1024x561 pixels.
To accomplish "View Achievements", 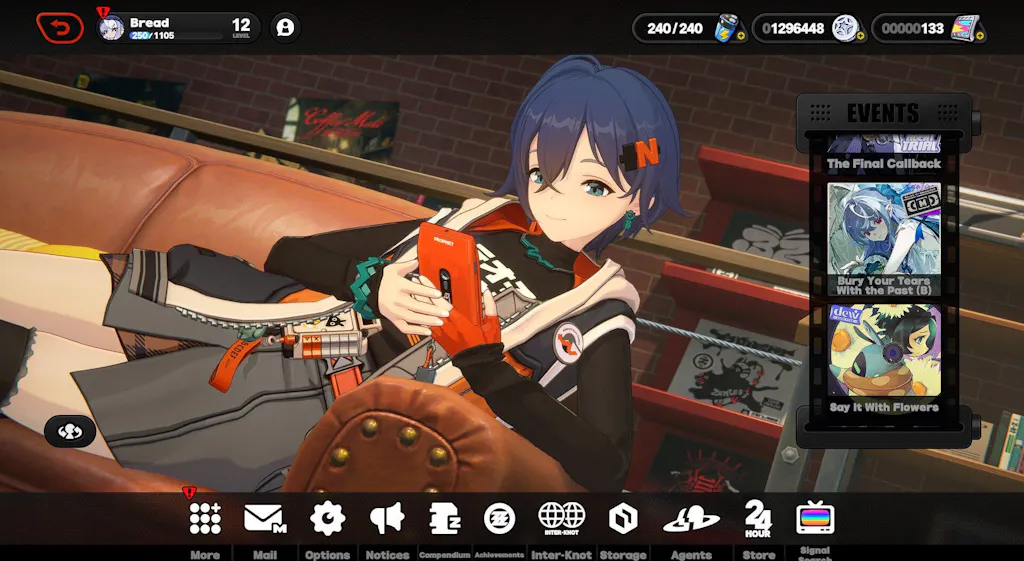I will [500, 518].
